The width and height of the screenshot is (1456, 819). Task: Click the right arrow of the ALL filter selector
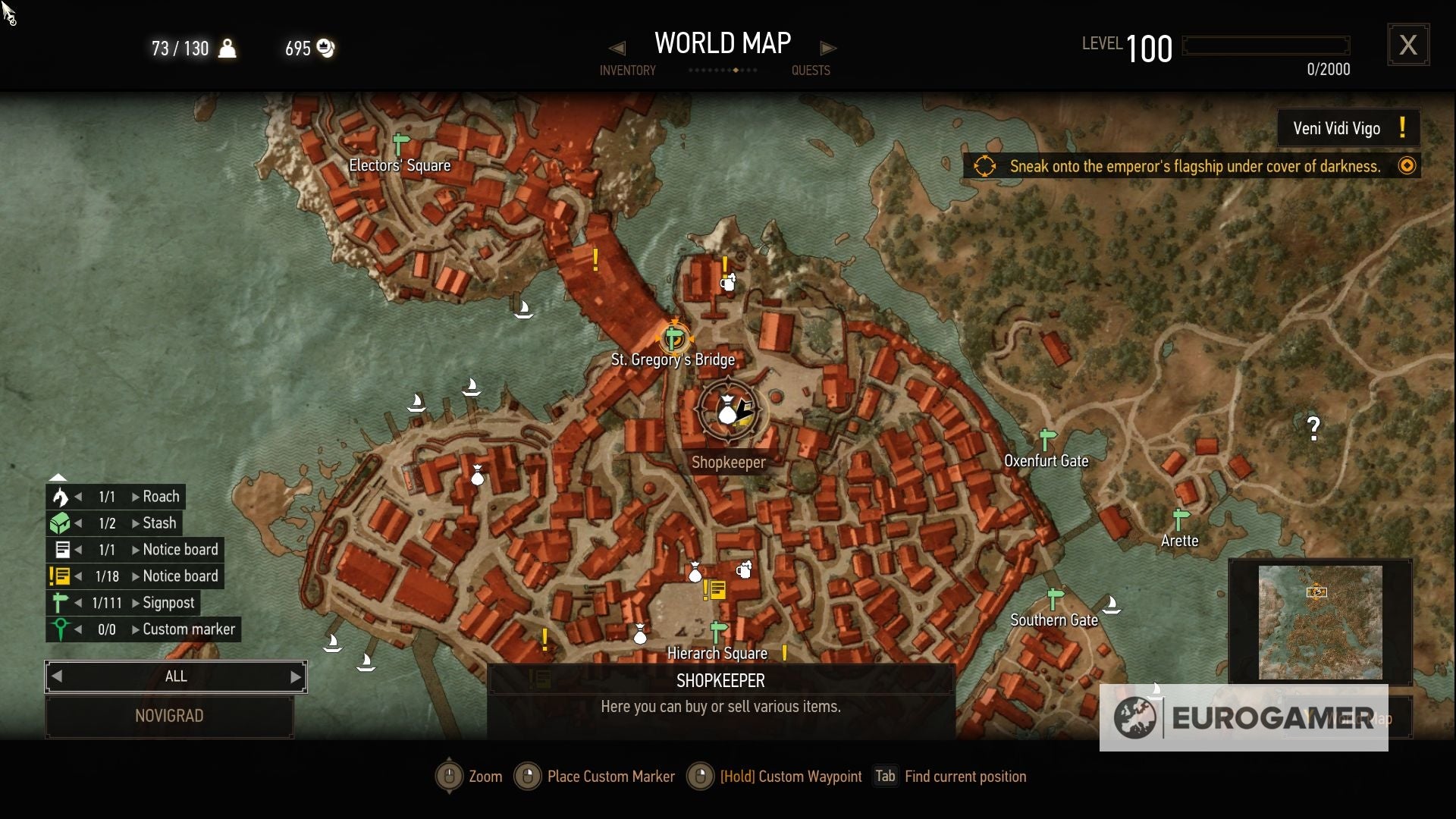point(295,676)
